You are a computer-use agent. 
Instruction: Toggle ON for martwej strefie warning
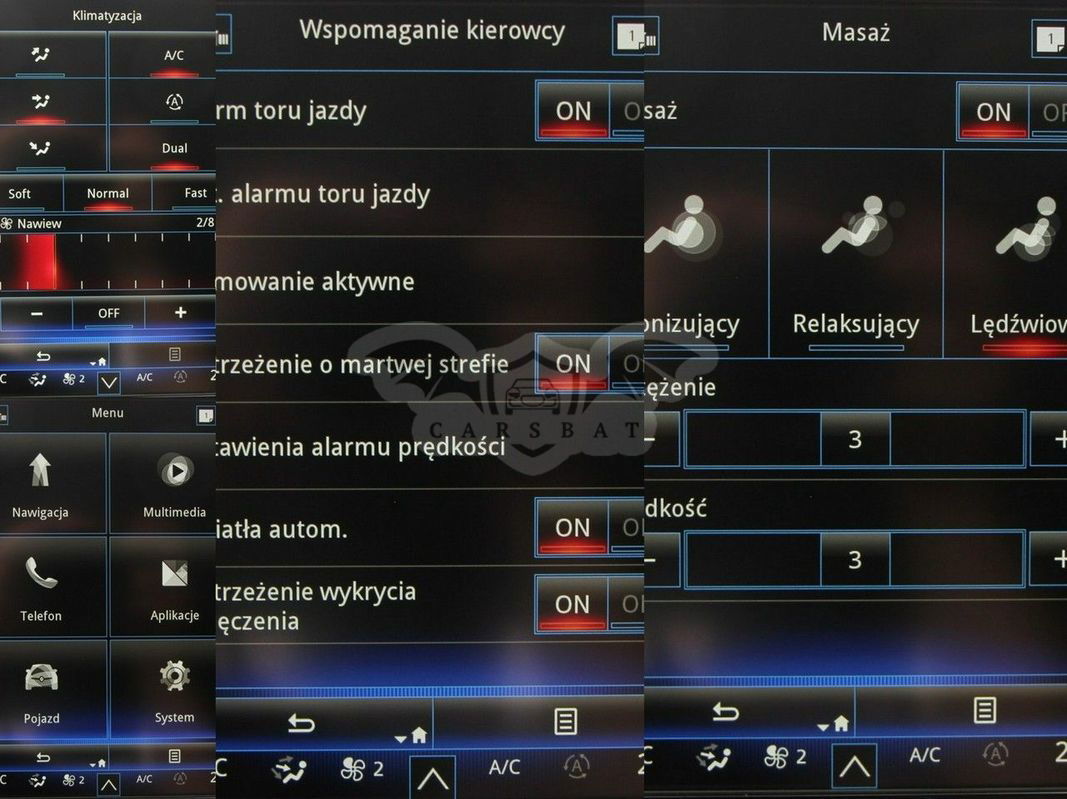point(573,363)
